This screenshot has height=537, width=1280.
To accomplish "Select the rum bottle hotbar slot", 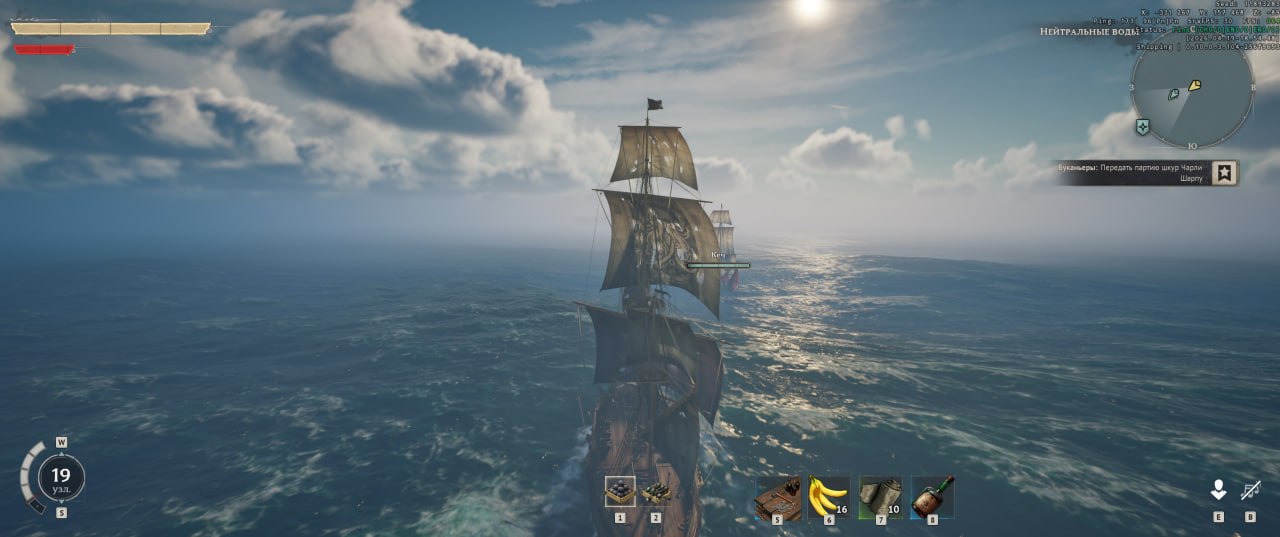I will [932, 496].
